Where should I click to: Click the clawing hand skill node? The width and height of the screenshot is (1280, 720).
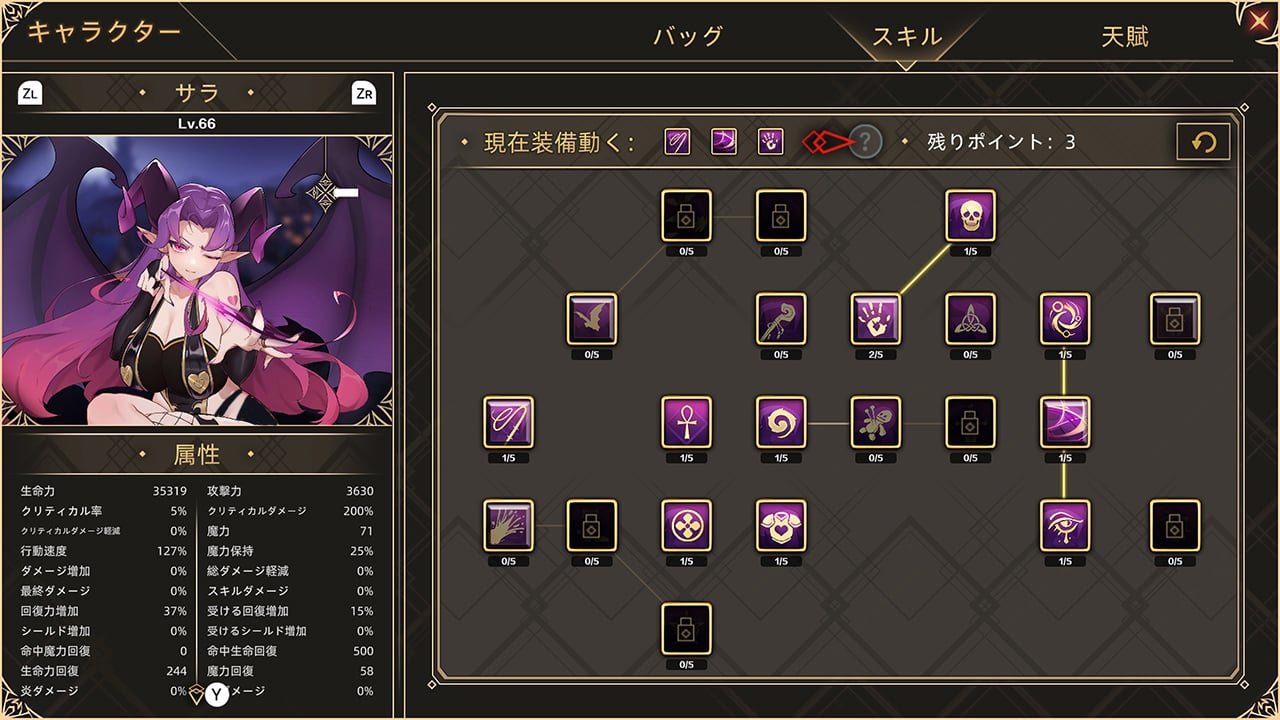click(509, 527)
